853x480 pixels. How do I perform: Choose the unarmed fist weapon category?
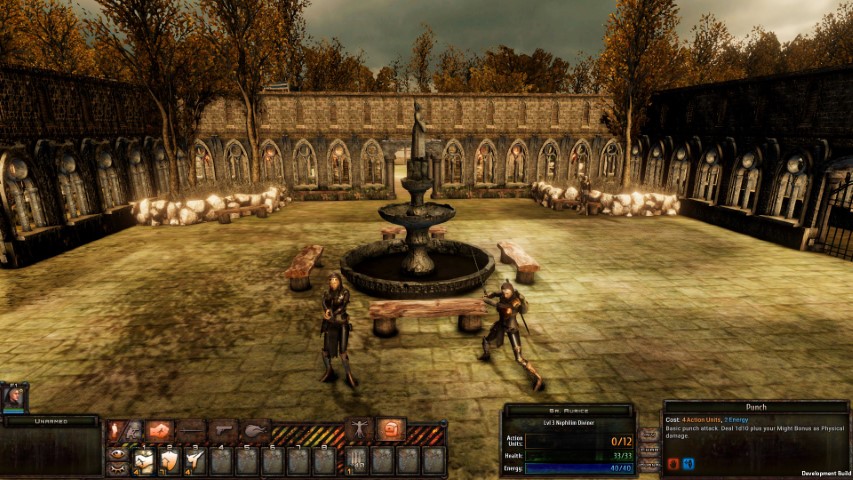coord(159,430)
